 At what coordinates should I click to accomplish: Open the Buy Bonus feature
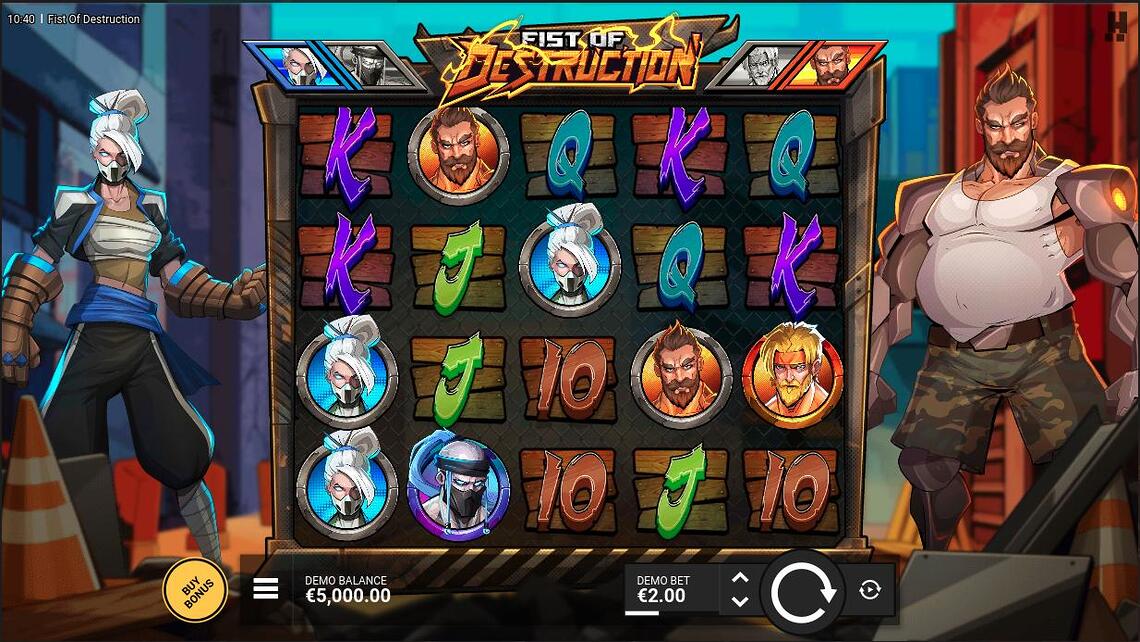pyautogui.click(x=194, y=590)
